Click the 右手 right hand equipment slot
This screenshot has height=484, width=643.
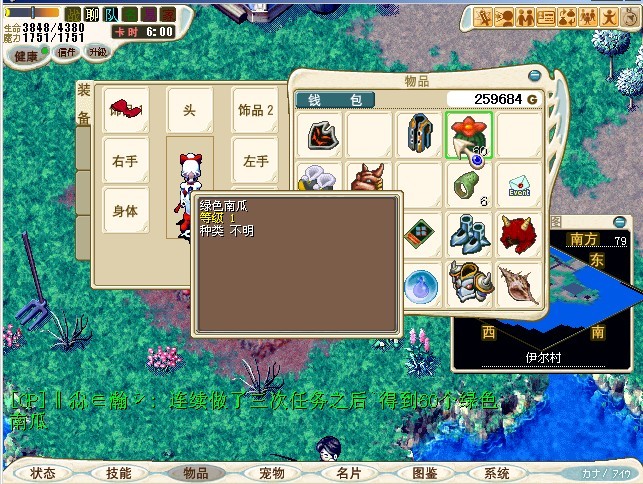pos(126,160)
